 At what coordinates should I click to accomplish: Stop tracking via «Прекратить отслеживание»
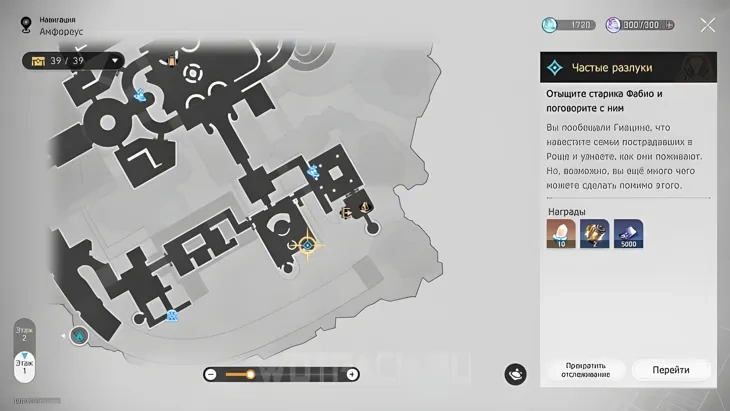click(x=586, y=369)
